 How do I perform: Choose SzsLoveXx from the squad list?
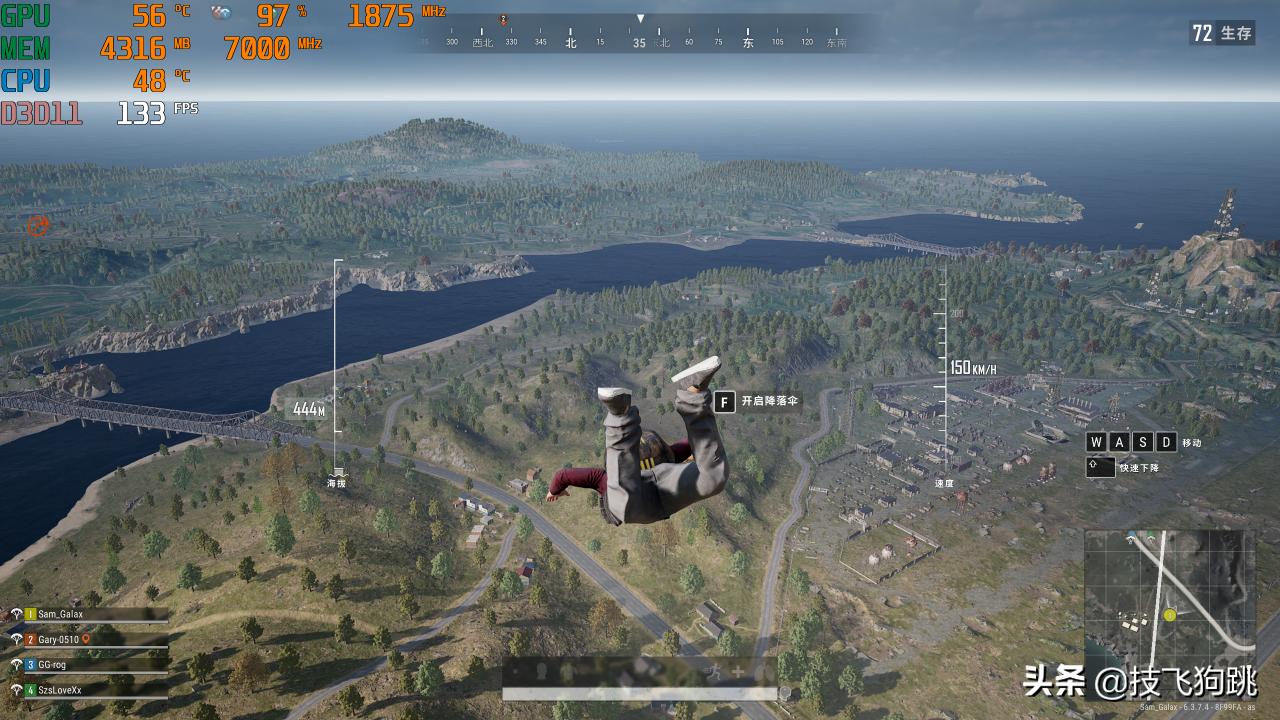coord(60,689)
